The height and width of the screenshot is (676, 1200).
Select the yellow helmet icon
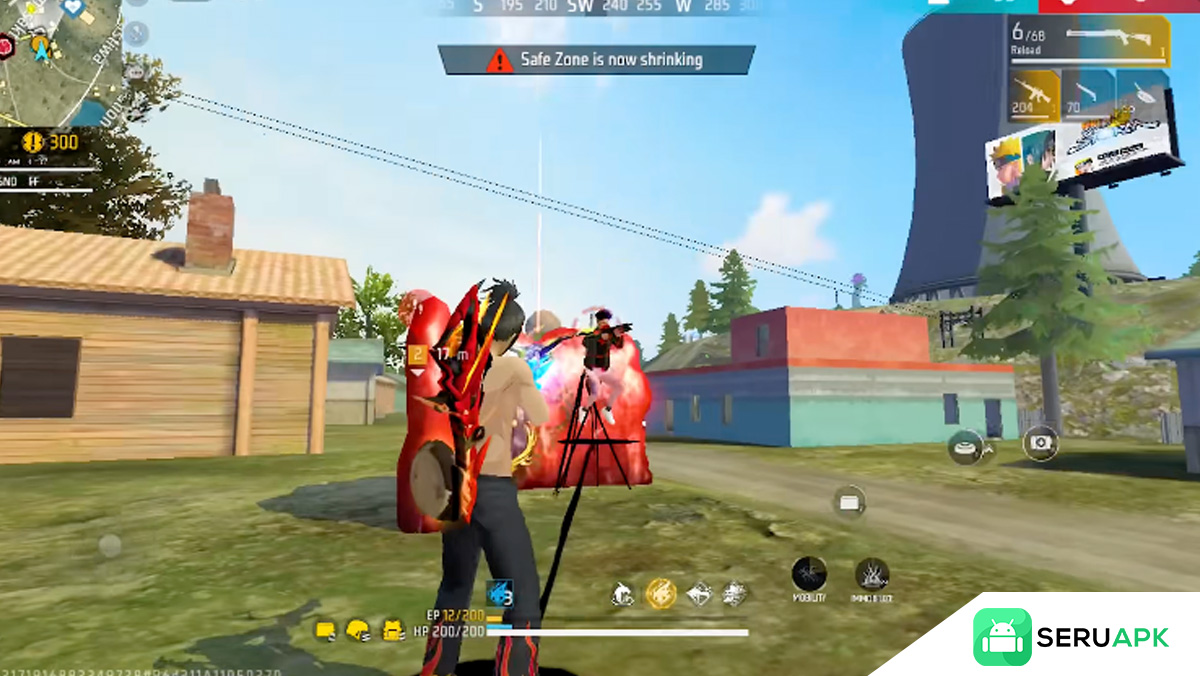click(x=357, y=631)
